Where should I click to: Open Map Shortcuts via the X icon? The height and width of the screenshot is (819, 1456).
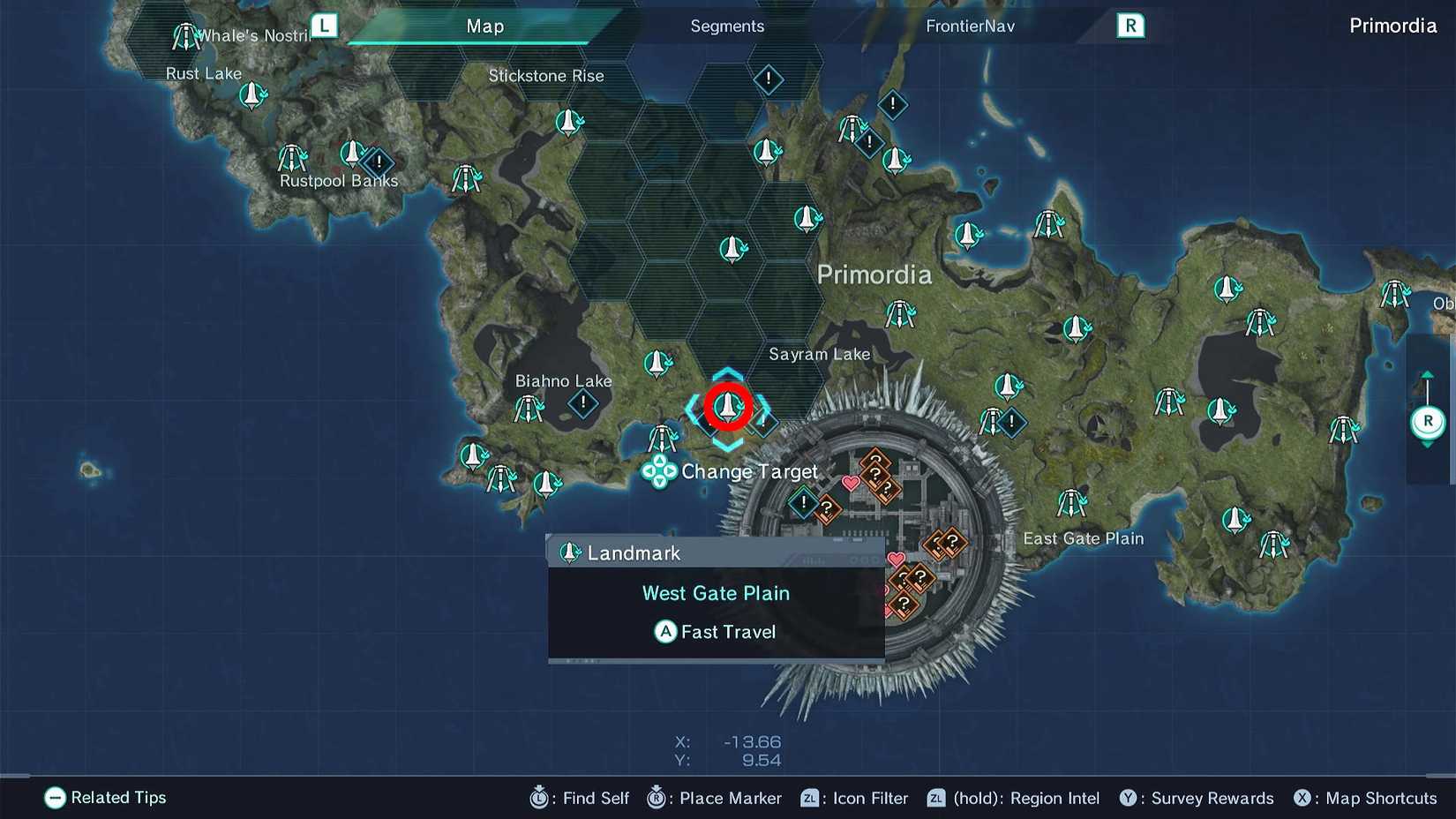(x=1303, y=798)
